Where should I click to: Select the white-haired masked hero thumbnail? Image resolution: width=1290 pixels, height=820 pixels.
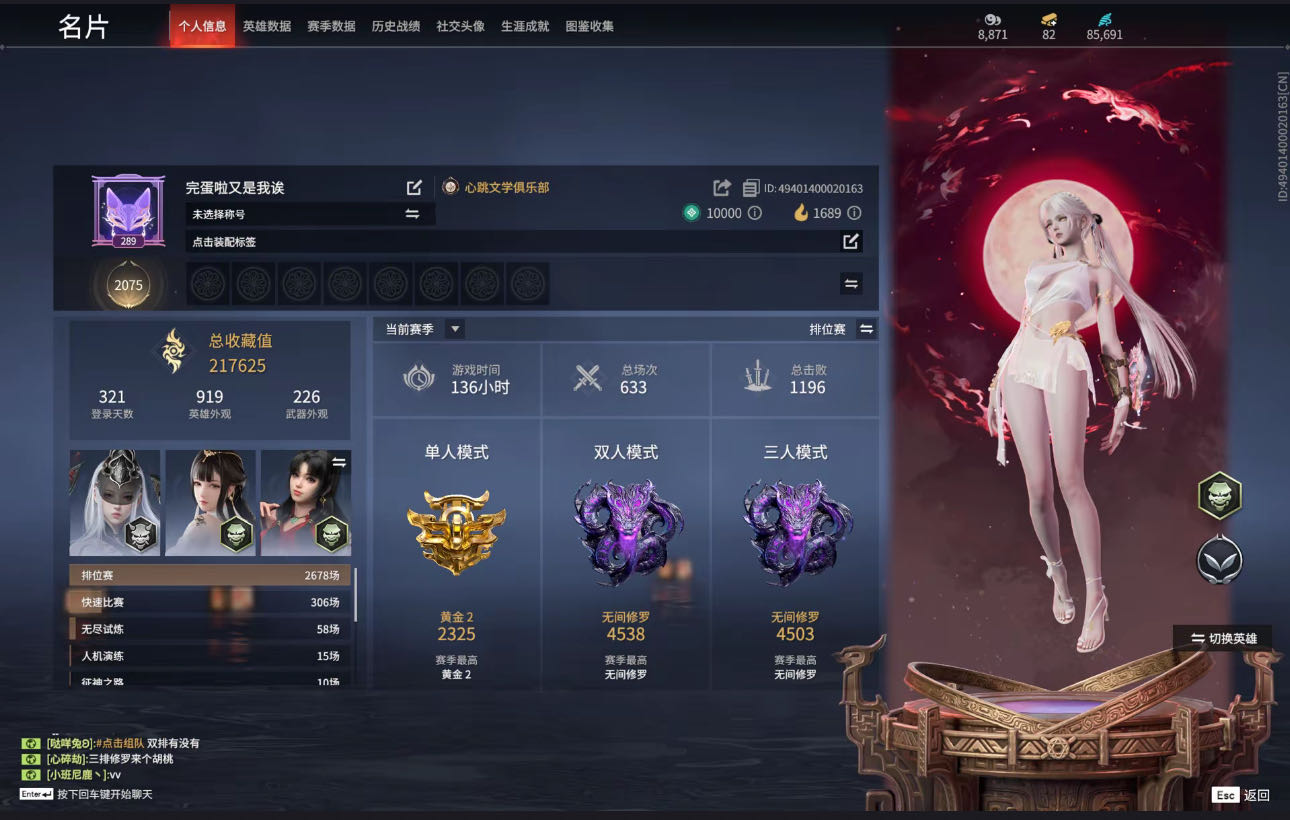tap(114, 502)
